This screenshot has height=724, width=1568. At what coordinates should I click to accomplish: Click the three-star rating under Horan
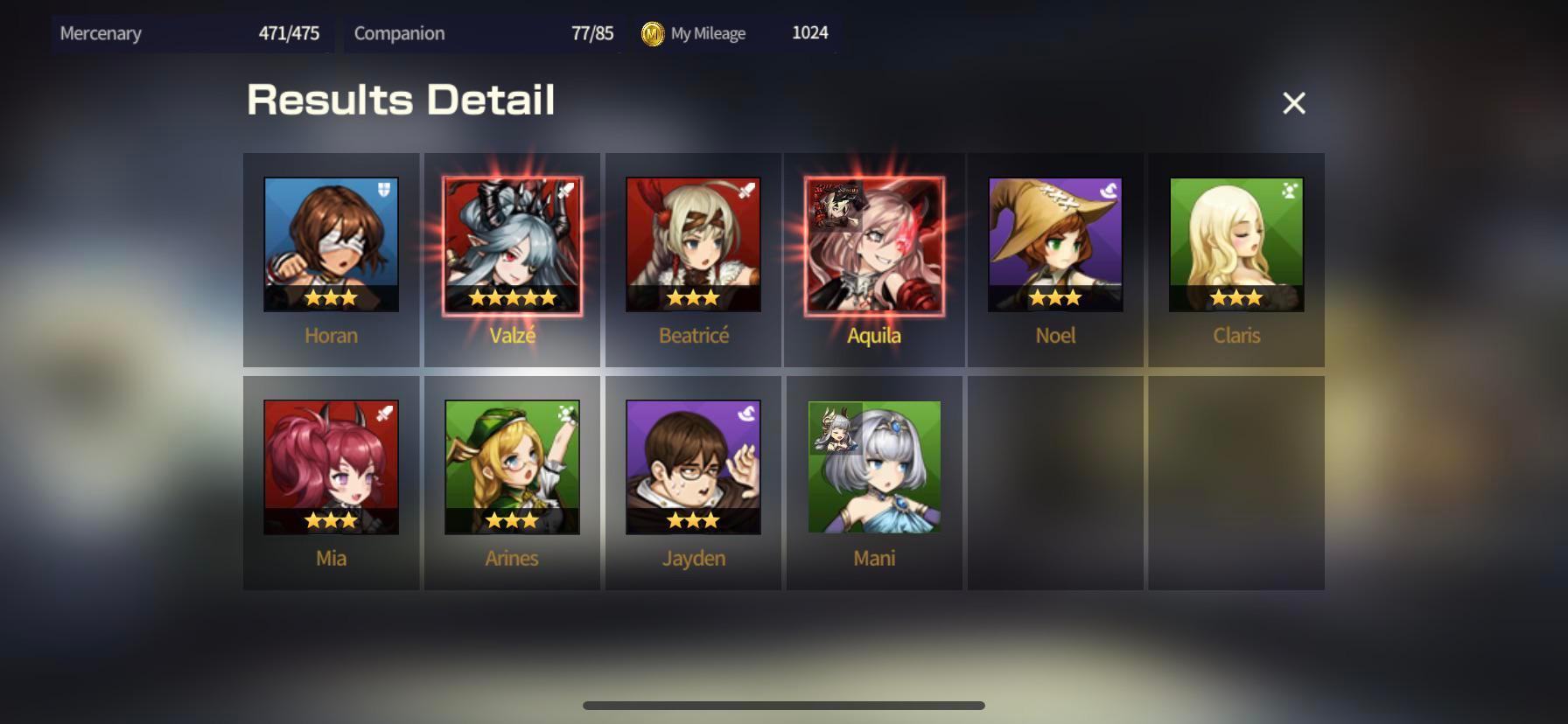331,297
